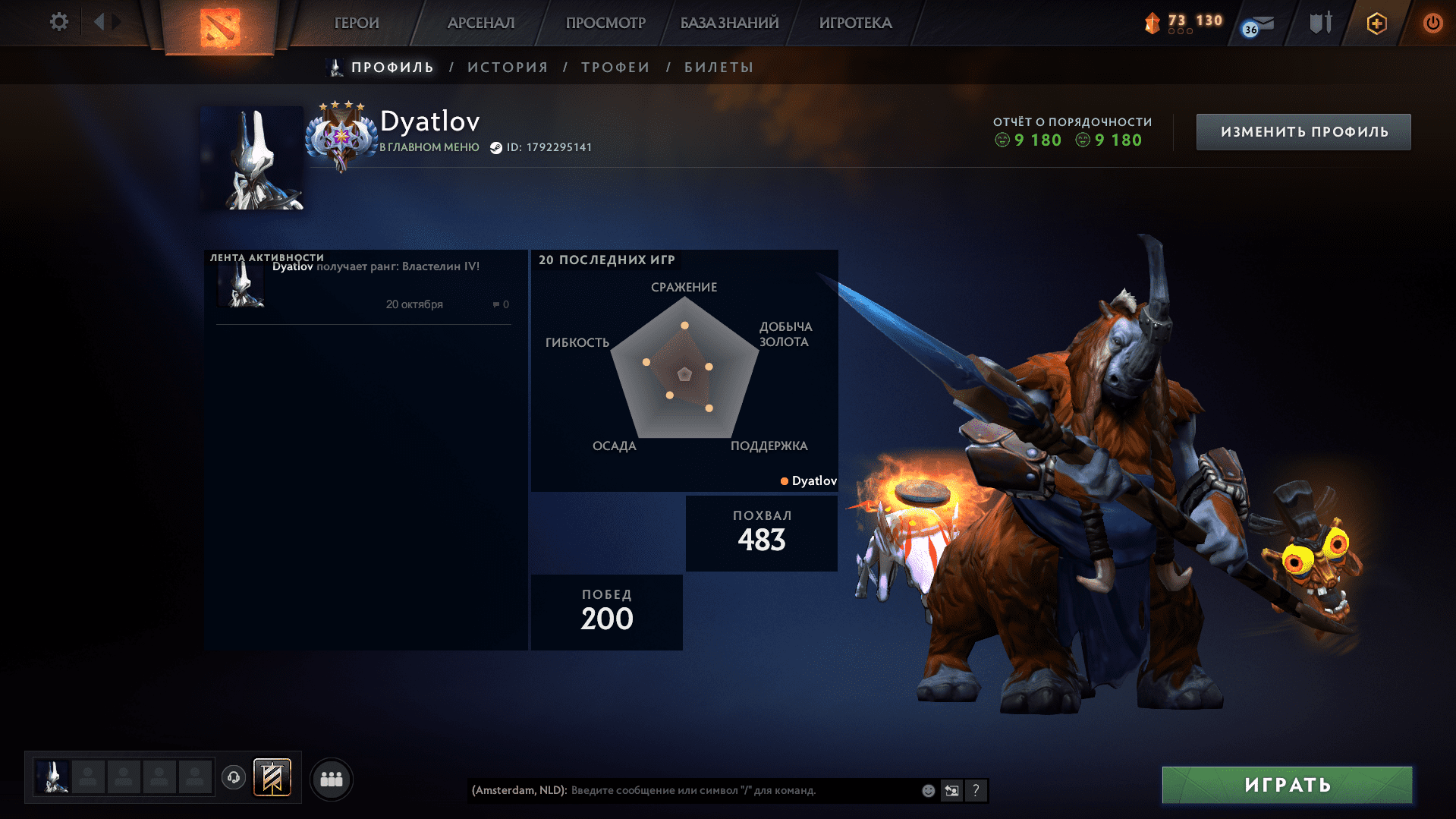Viewport: 1456px width, 819px height.
Task: Toggle the voice chat headset icon
Action: point(233,778)
